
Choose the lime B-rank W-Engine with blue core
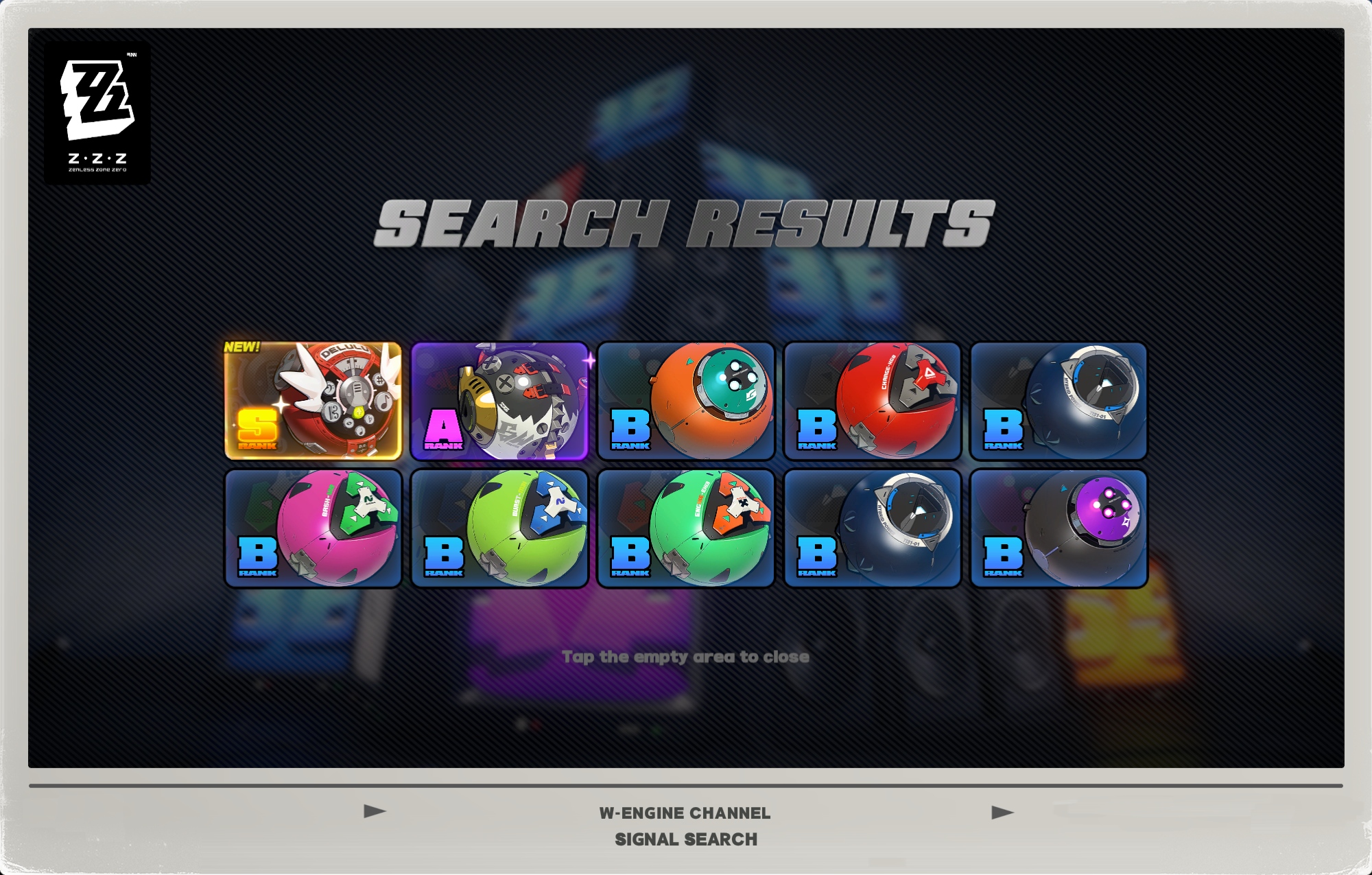499,528
